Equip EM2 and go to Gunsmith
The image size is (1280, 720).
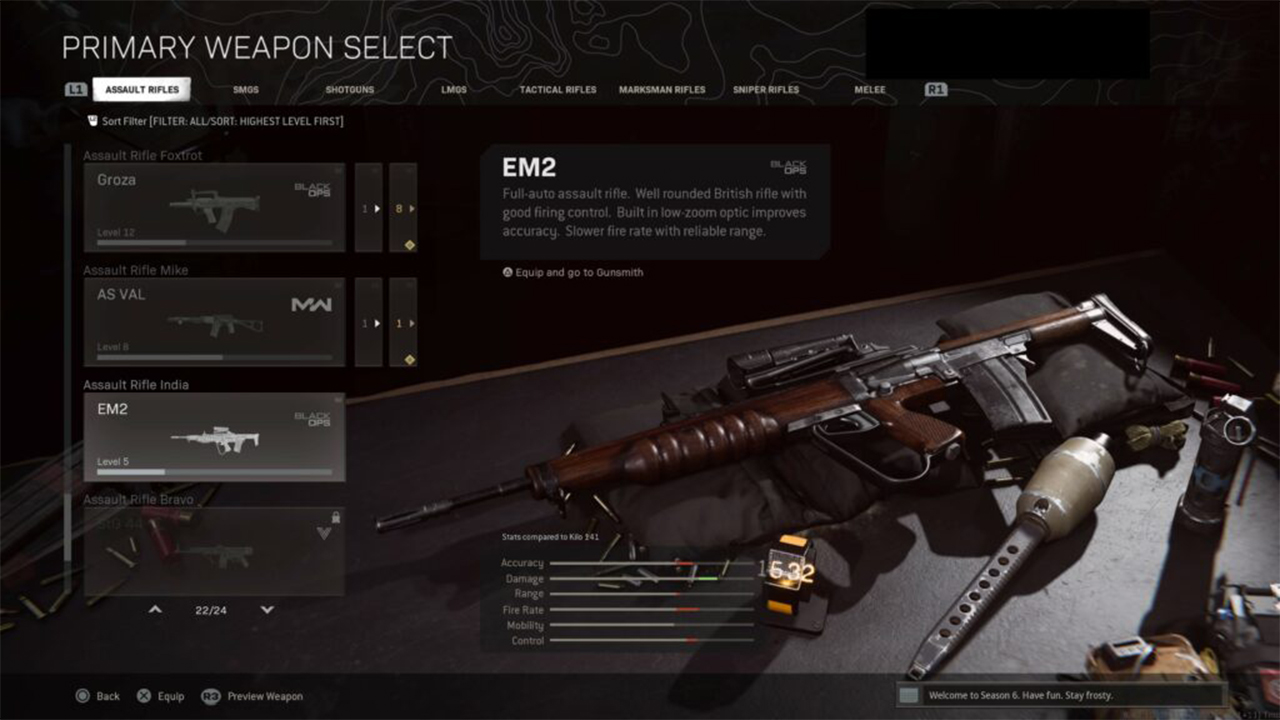click(x=573, y=272)
